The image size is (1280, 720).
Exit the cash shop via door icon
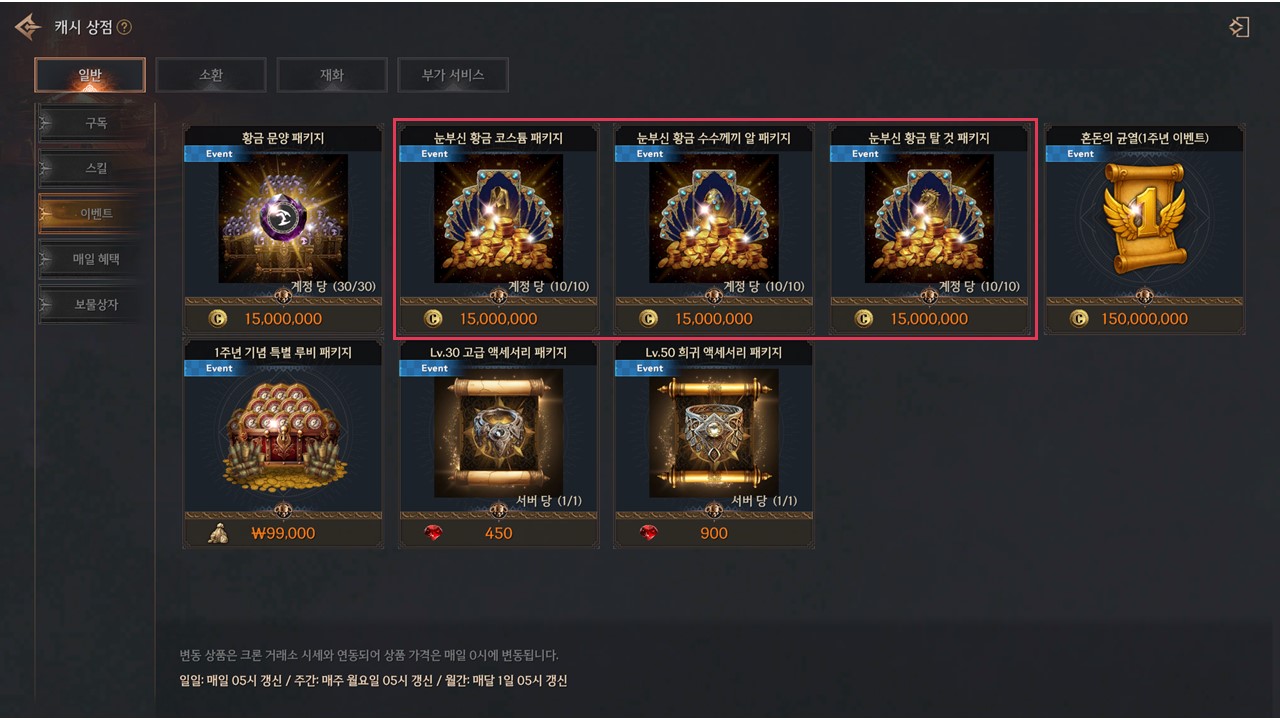tap(1240, 27)
